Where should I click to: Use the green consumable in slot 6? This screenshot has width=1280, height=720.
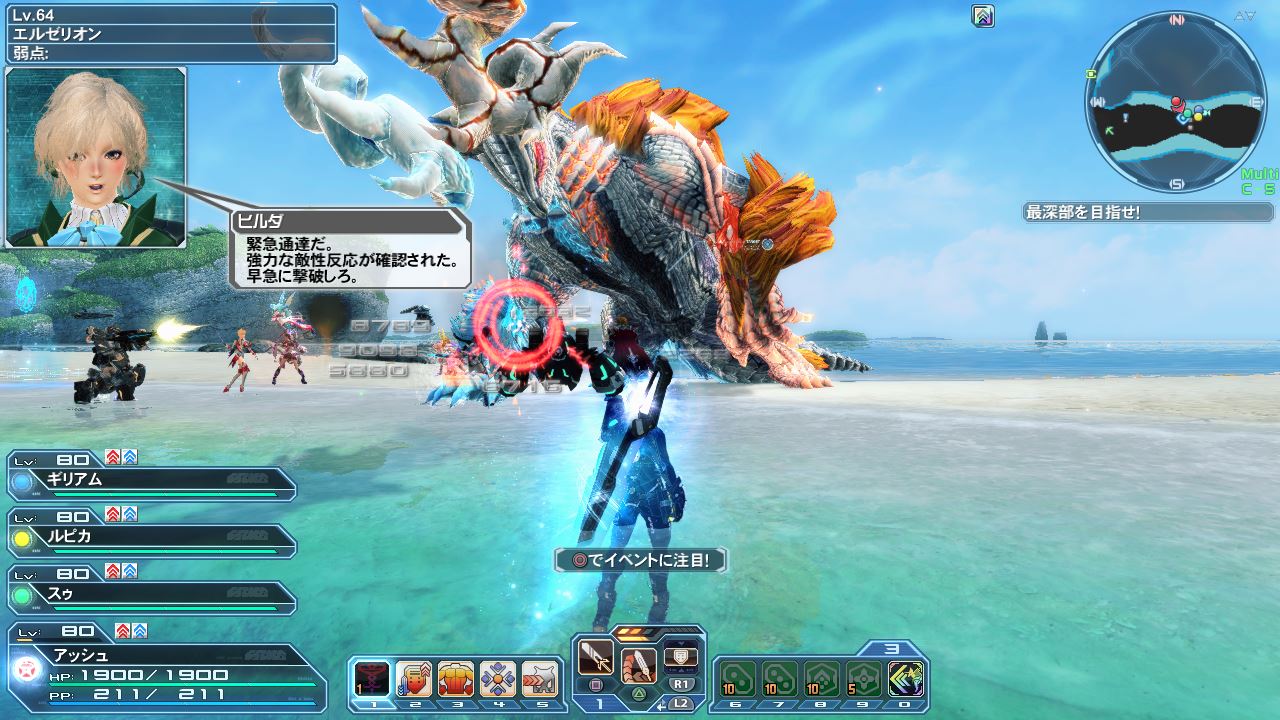click(737, 679)
